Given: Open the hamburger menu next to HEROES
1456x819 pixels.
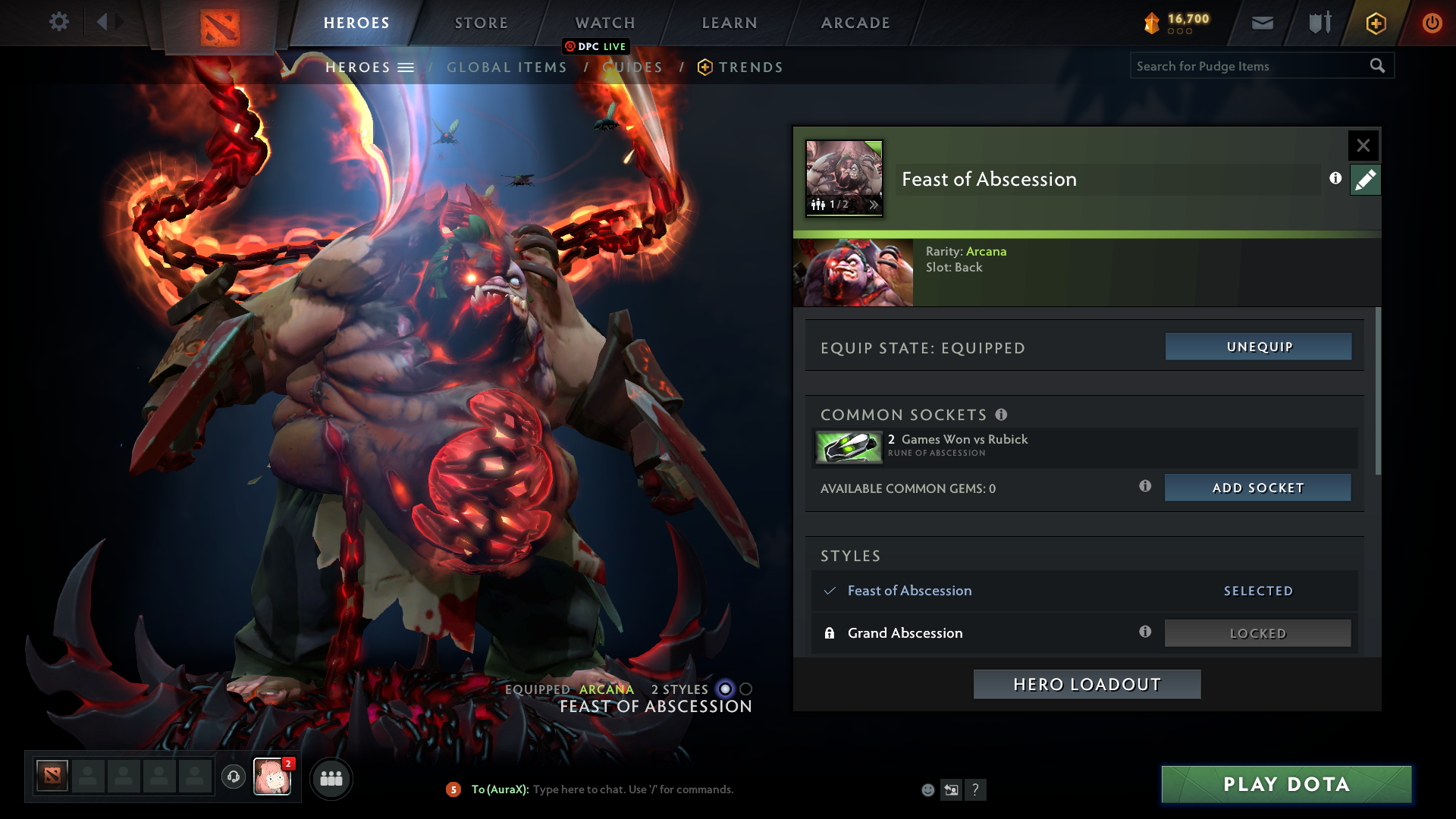Looking at the screenshot, I should click(407, 67).
